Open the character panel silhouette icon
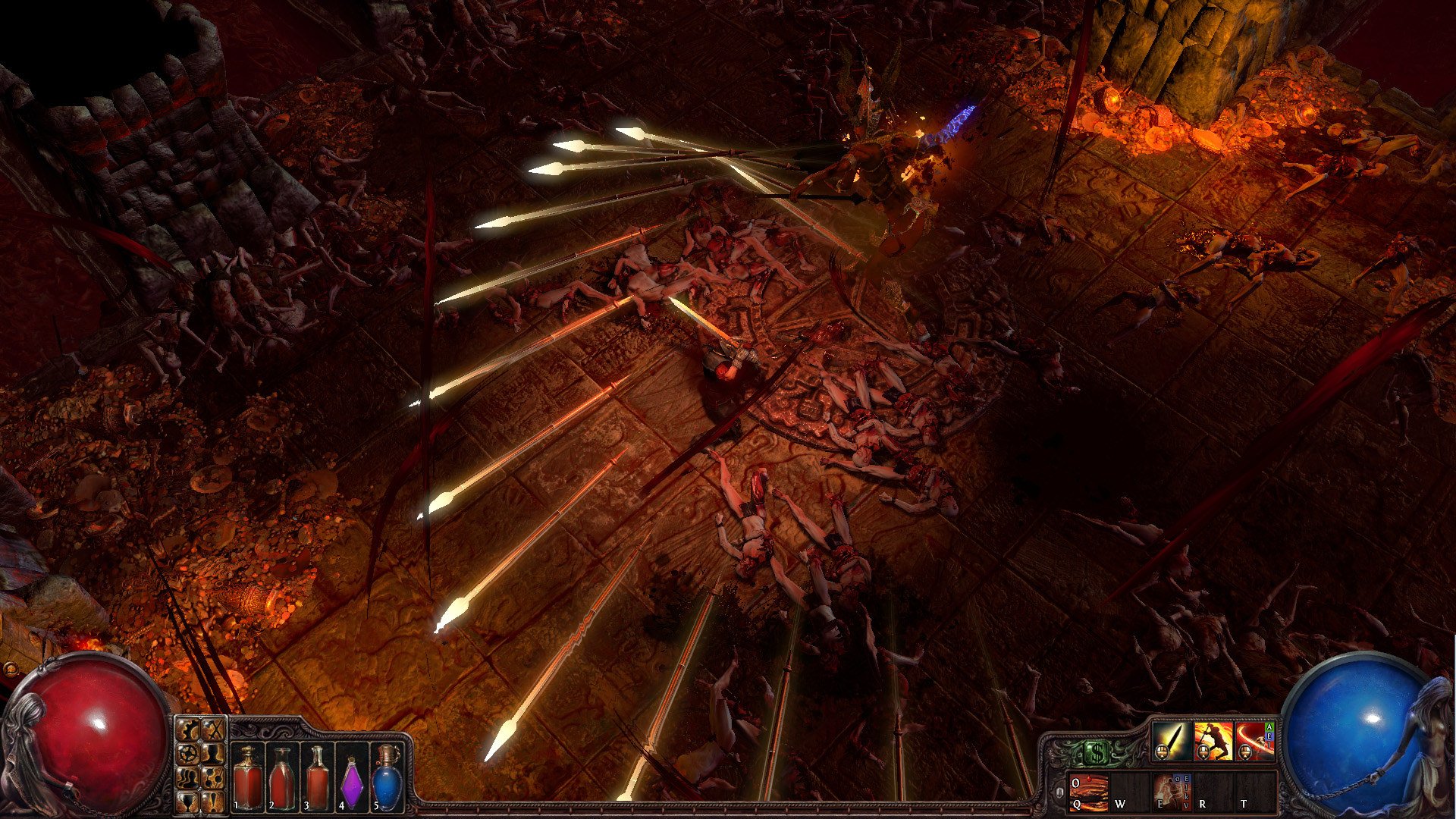 click(215, 755)
